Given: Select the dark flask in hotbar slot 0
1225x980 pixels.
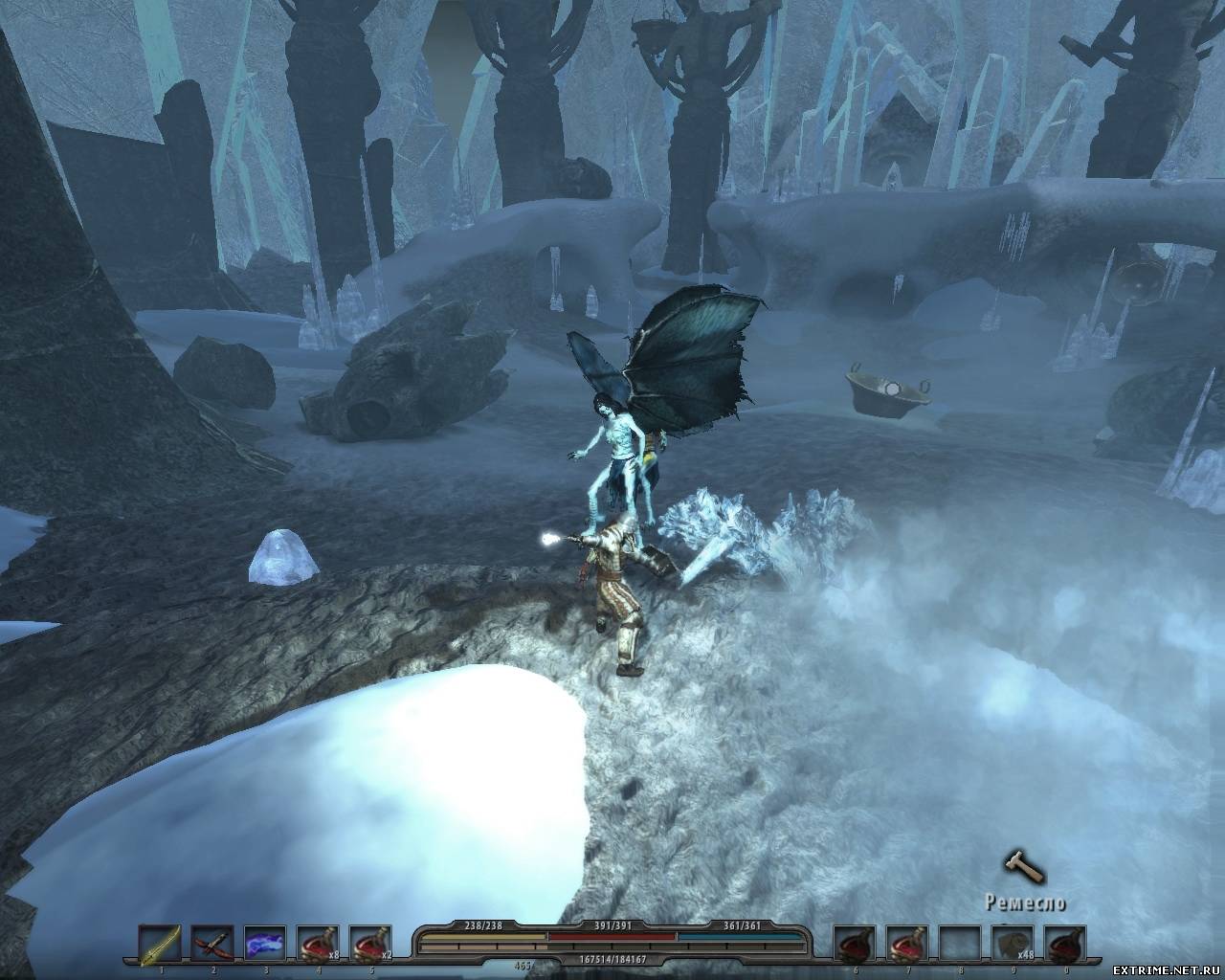Looking at the screenshot, I should pyautogui.click(x=1065, y=946).
